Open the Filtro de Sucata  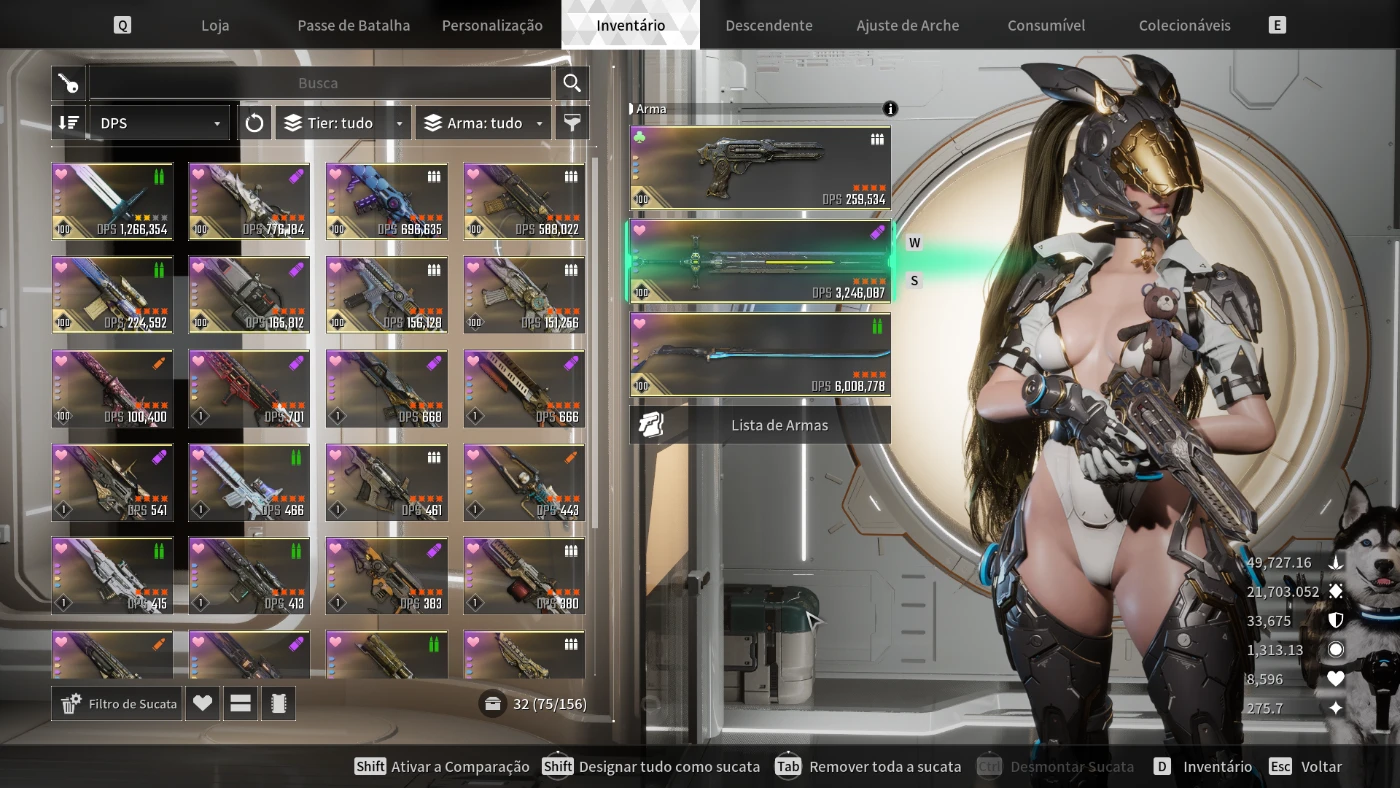pyautogui.click(x=118, y=704)
